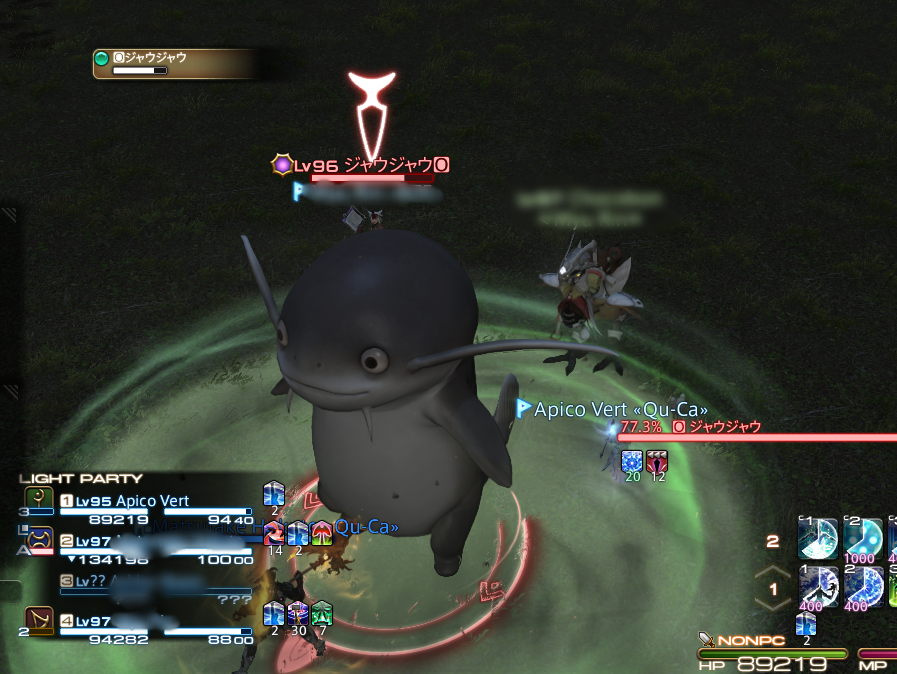897x674 pixels.
Task: Cast the blue 400 MP ability in slot 2
Action: point(862,586)
